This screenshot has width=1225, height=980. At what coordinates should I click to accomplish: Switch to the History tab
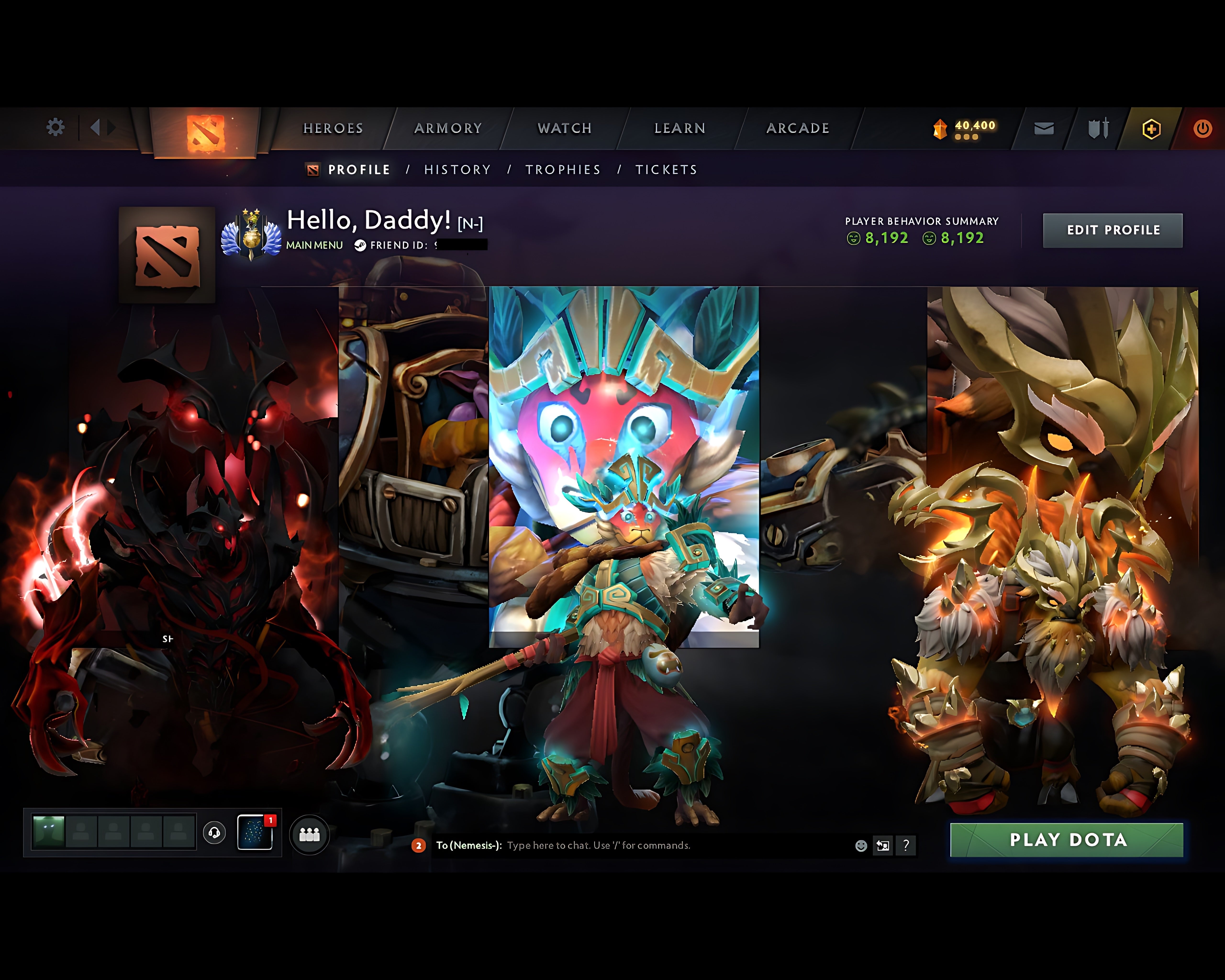point(457,169)
